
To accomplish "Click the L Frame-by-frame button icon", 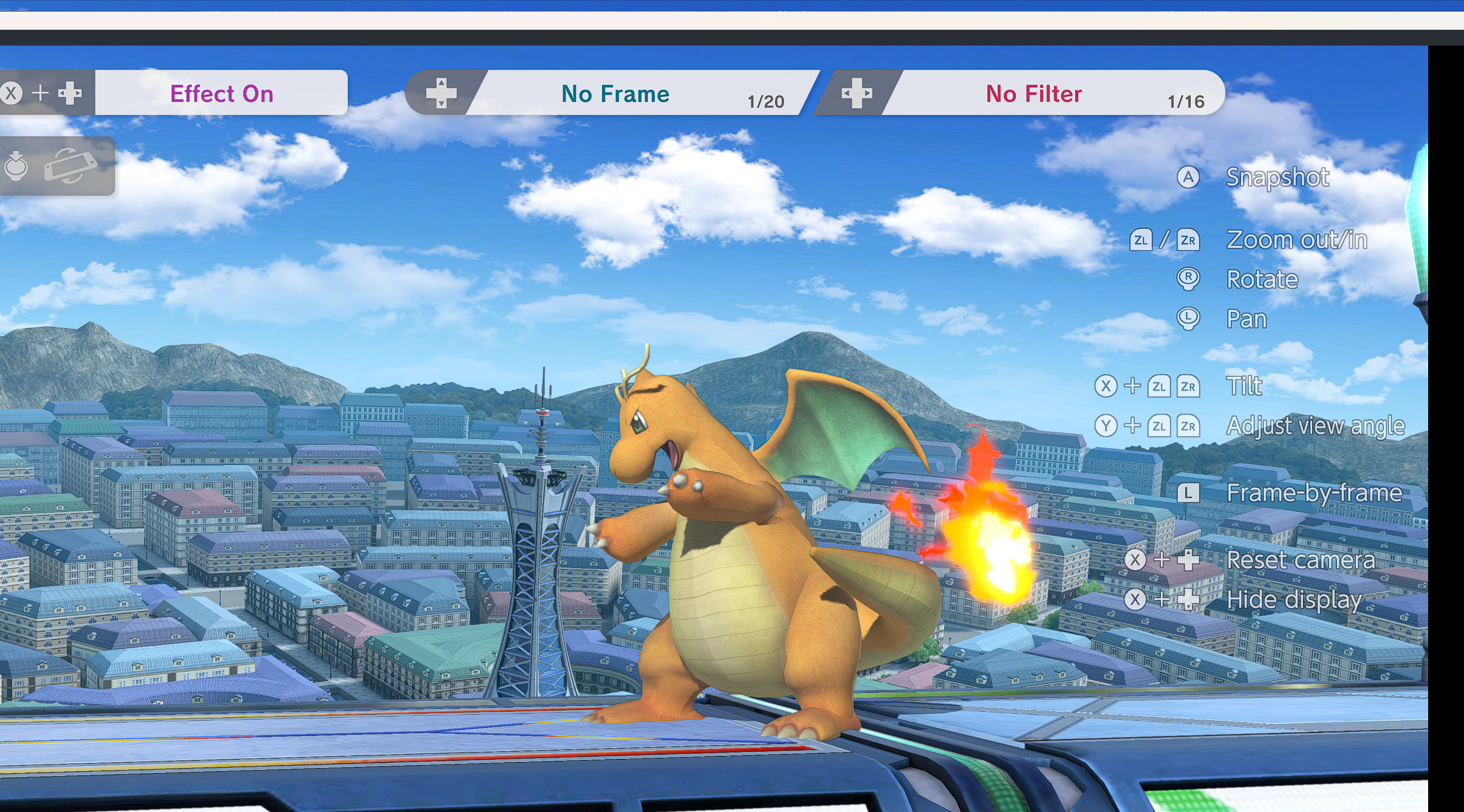I will coord(1189,493).
